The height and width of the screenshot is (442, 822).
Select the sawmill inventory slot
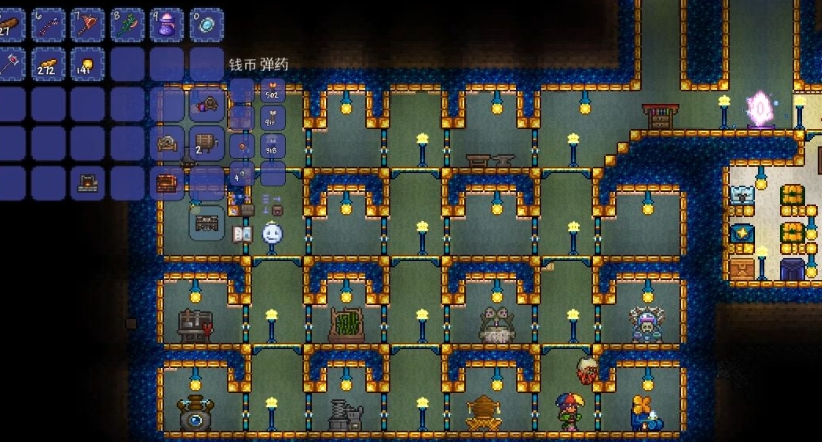point(207,103)
